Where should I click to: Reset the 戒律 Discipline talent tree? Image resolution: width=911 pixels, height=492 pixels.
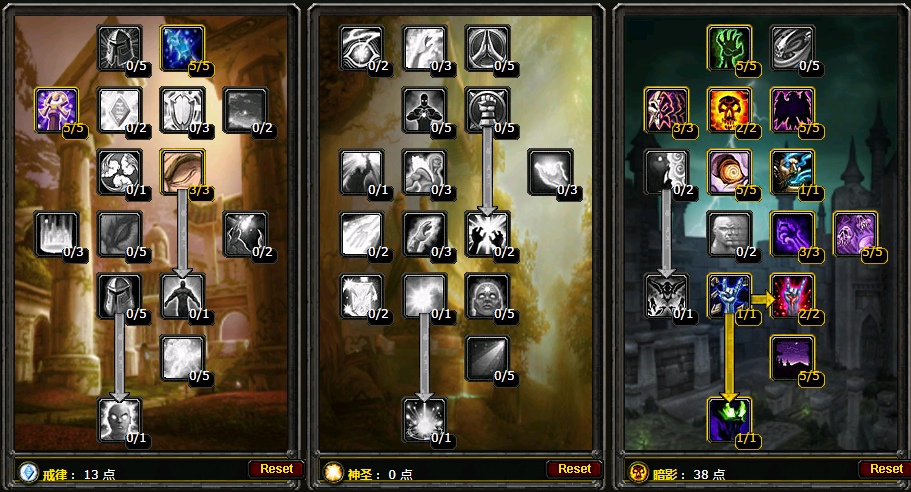(276, 468)
